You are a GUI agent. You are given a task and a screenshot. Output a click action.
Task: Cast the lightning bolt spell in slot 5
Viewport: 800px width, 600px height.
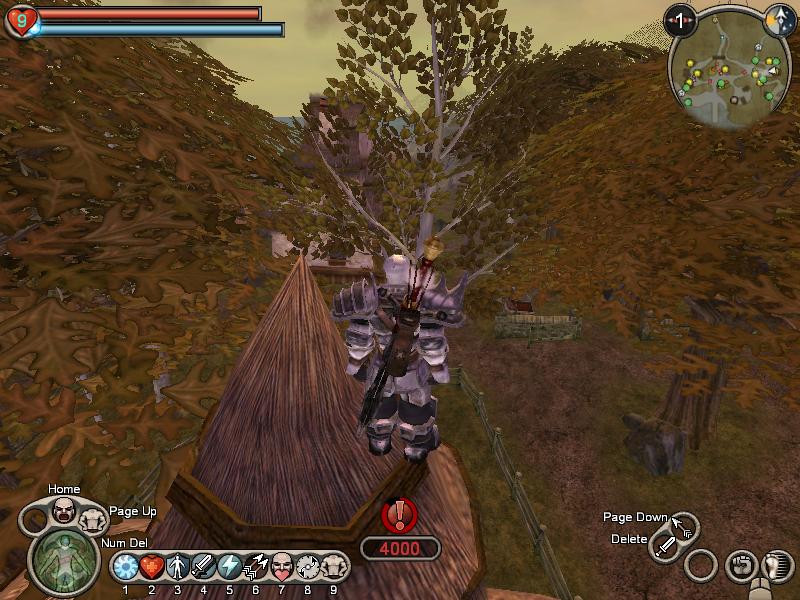229,567
